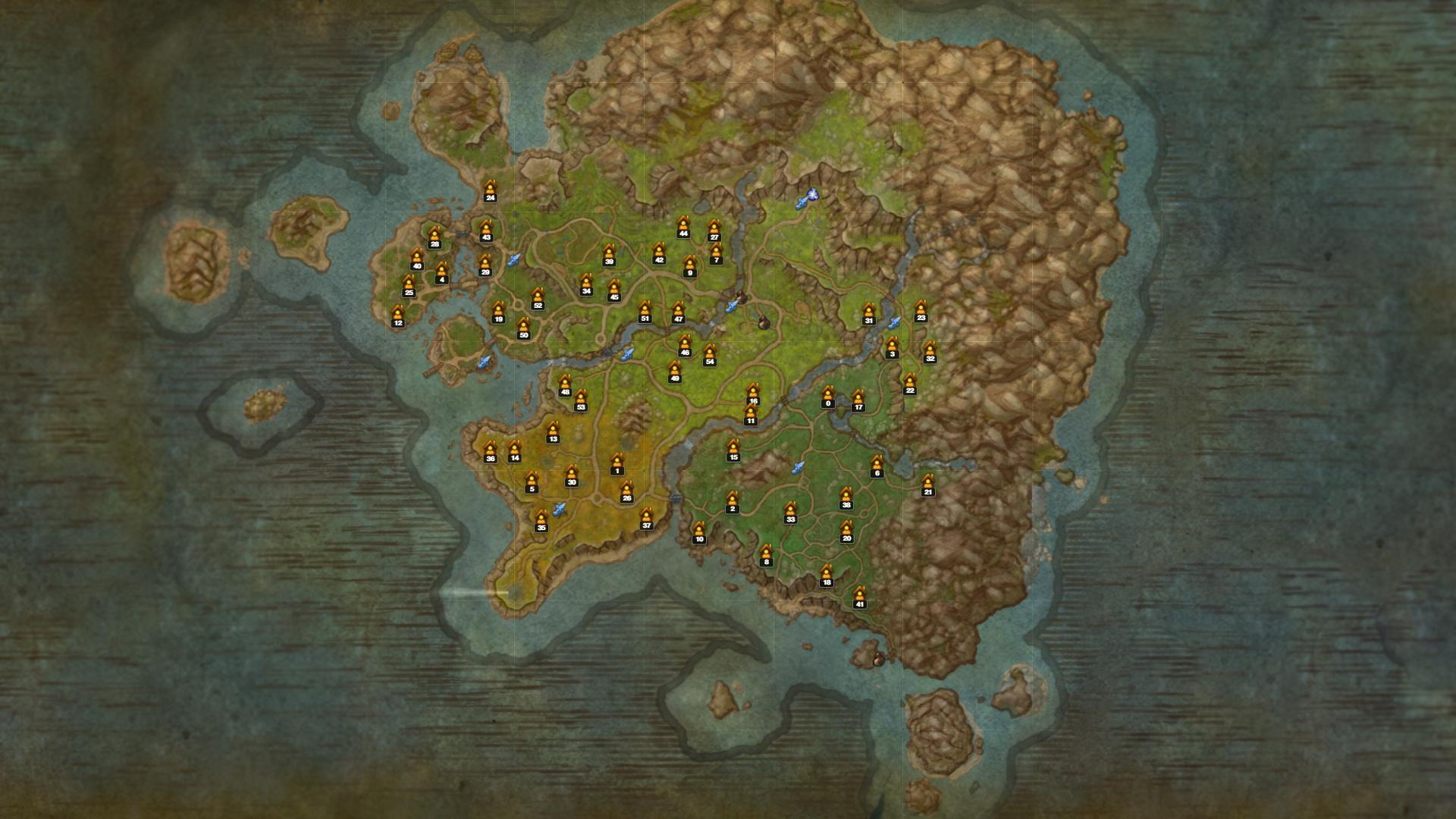Choose the marker labeled 32

coord(930,352)
